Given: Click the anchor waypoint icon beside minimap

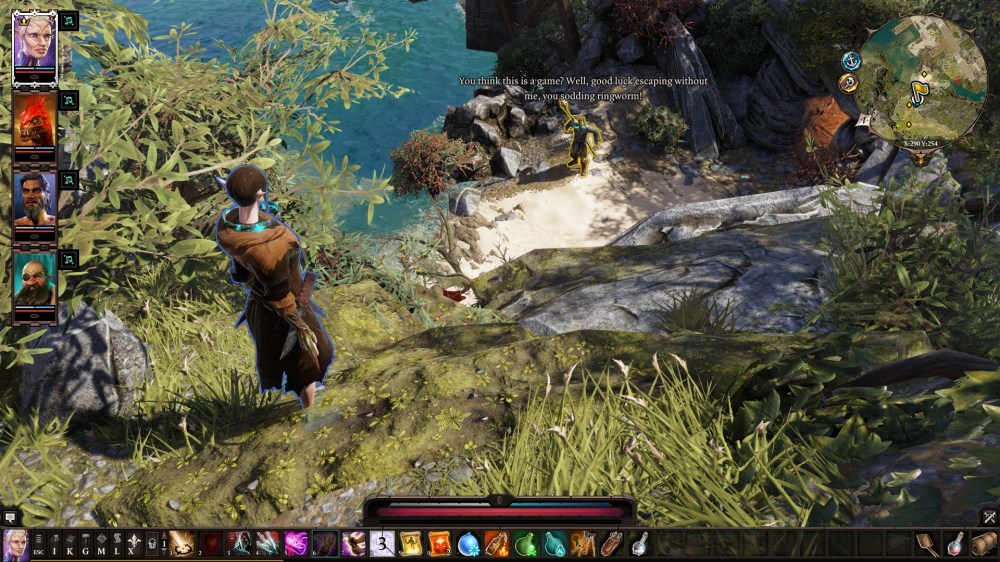Looking at the screenshot, I should point(851,61).
